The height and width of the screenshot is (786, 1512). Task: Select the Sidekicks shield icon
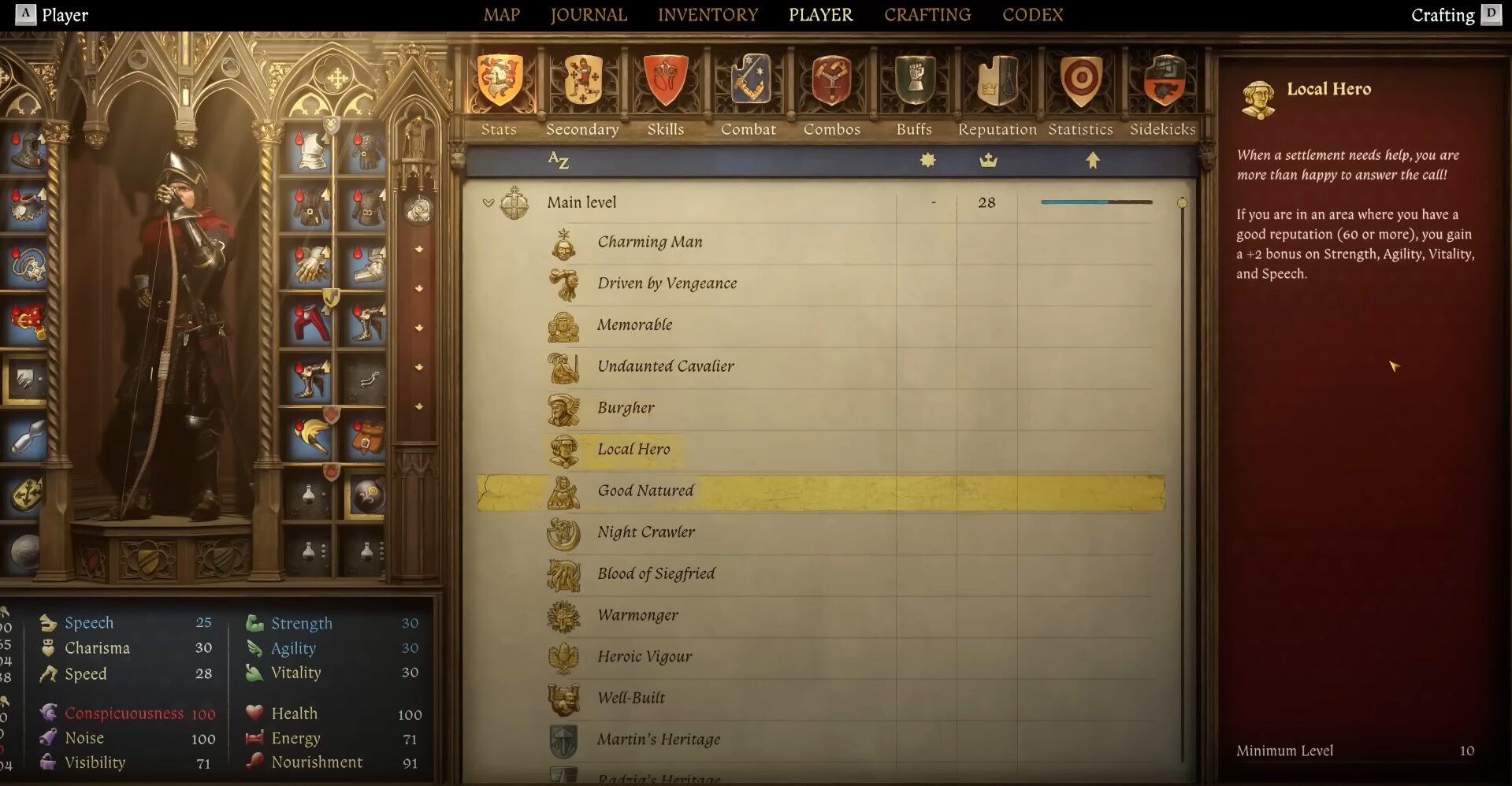pos(1163,81)
